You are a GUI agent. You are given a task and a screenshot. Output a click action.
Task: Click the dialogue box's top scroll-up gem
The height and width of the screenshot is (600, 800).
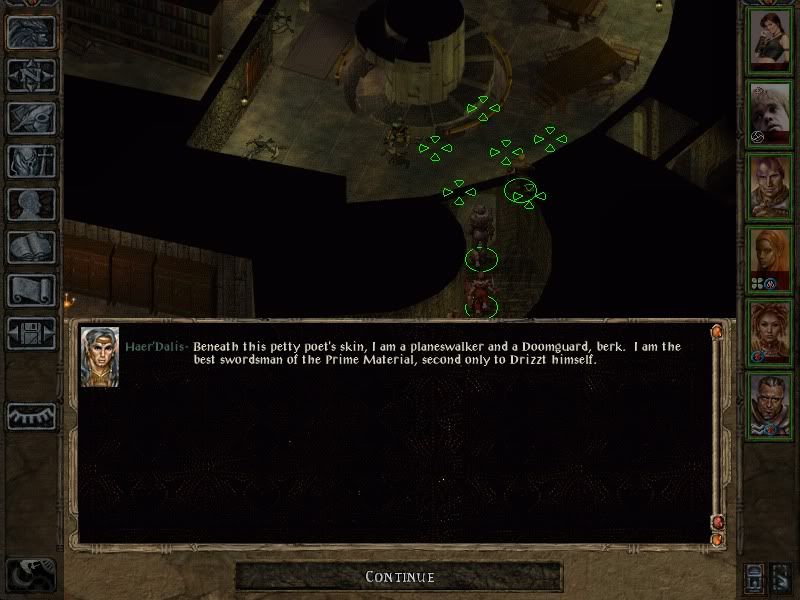click(x=716, y=330)
